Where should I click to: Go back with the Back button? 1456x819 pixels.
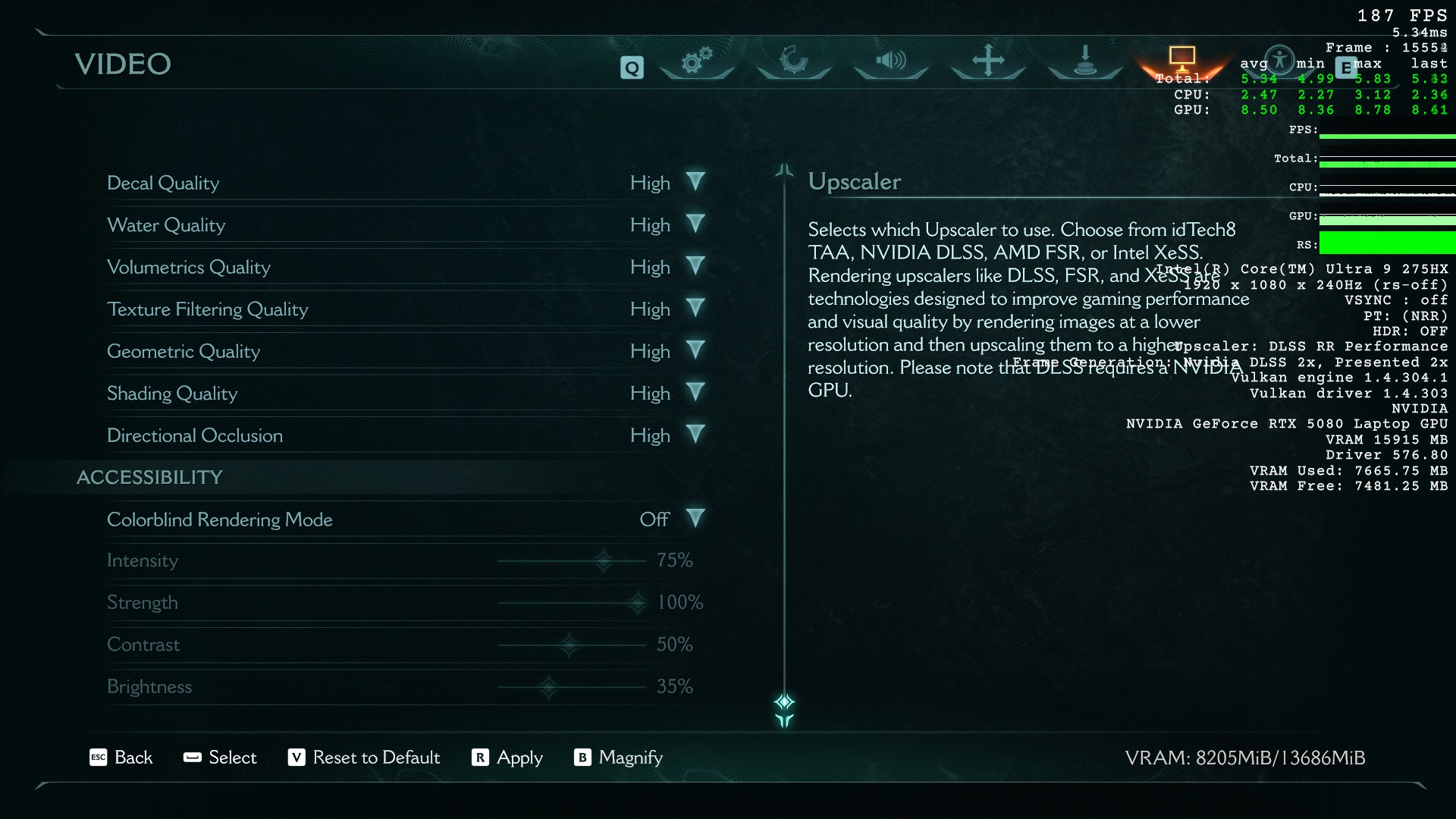click(x=121, y=758)
